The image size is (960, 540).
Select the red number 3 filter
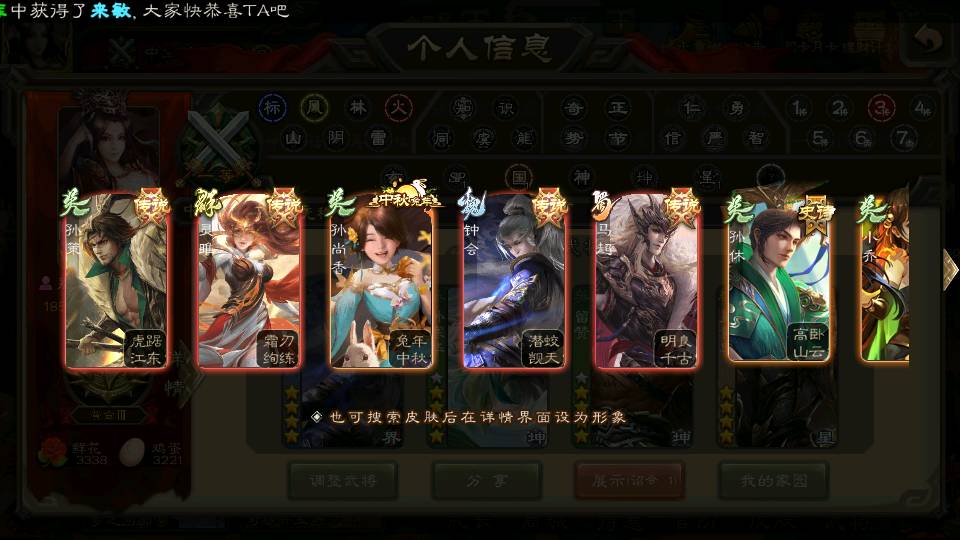881,108
